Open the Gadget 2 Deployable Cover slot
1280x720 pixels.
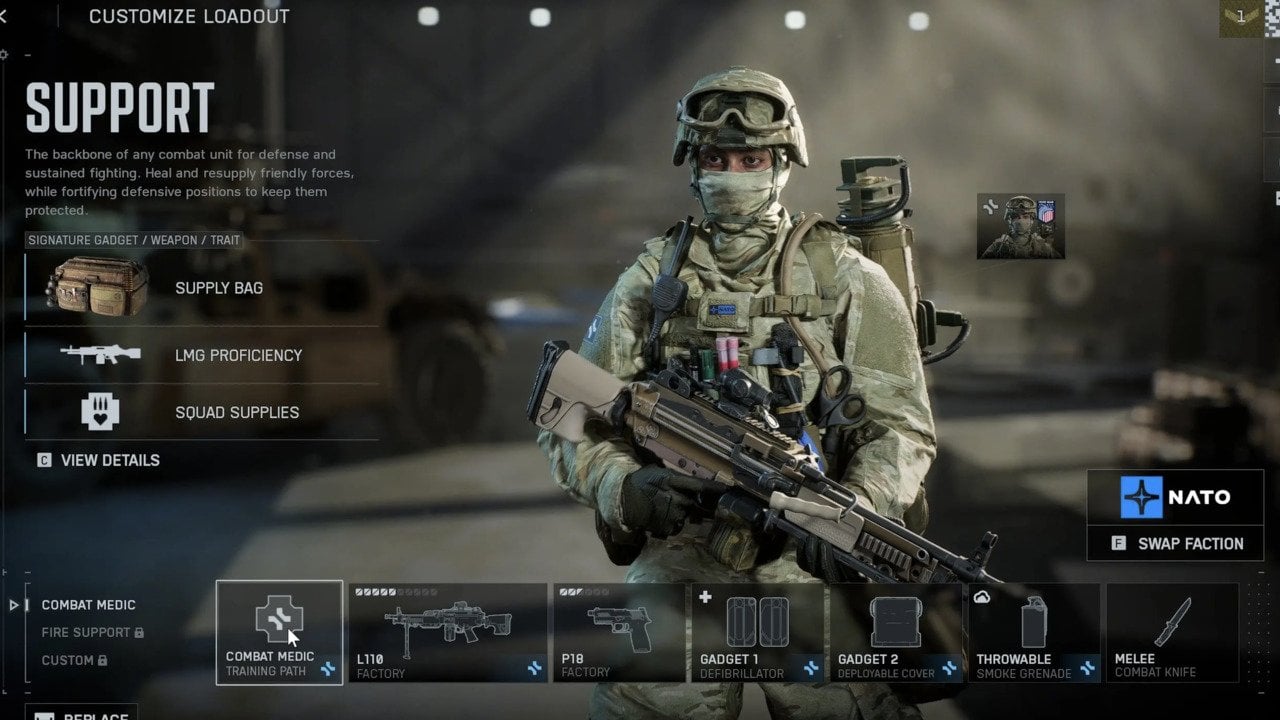point(895,632)
